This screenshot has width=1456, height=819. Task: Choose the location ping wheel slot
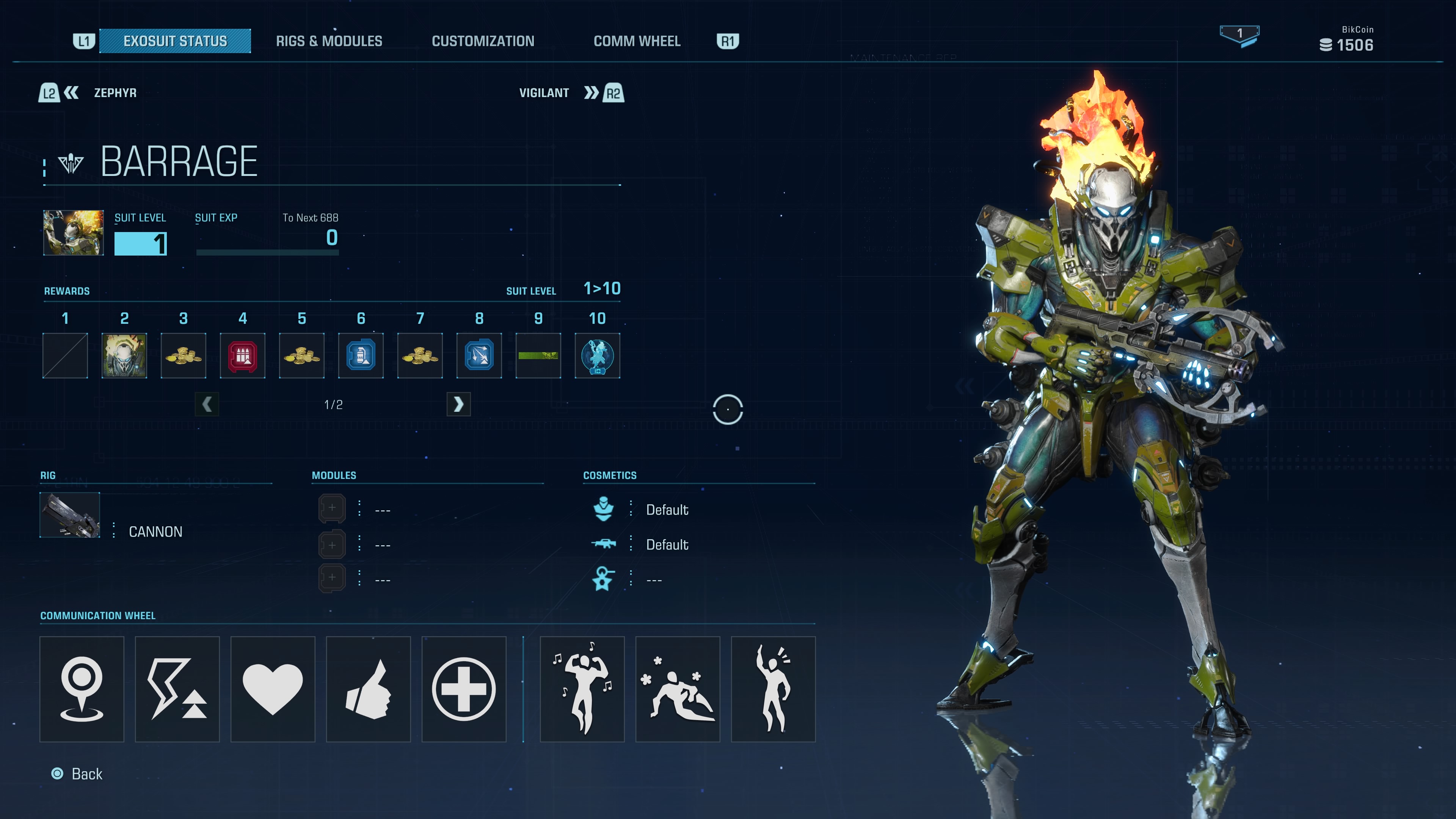(82, 689)
